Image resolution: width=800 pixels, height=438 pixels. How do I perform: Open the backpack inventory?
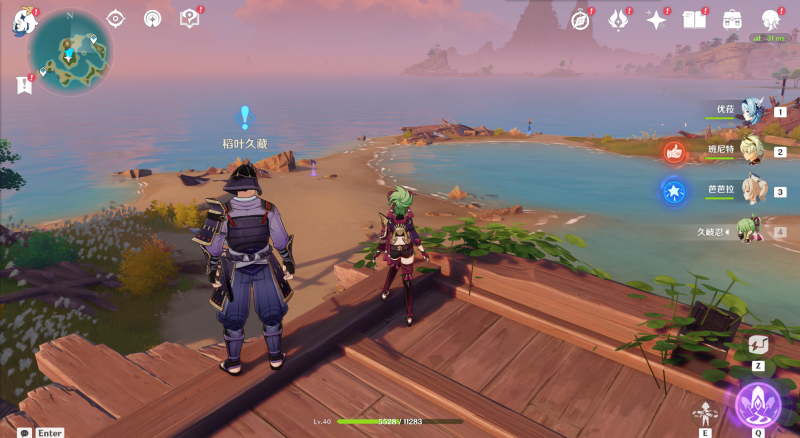732,19
